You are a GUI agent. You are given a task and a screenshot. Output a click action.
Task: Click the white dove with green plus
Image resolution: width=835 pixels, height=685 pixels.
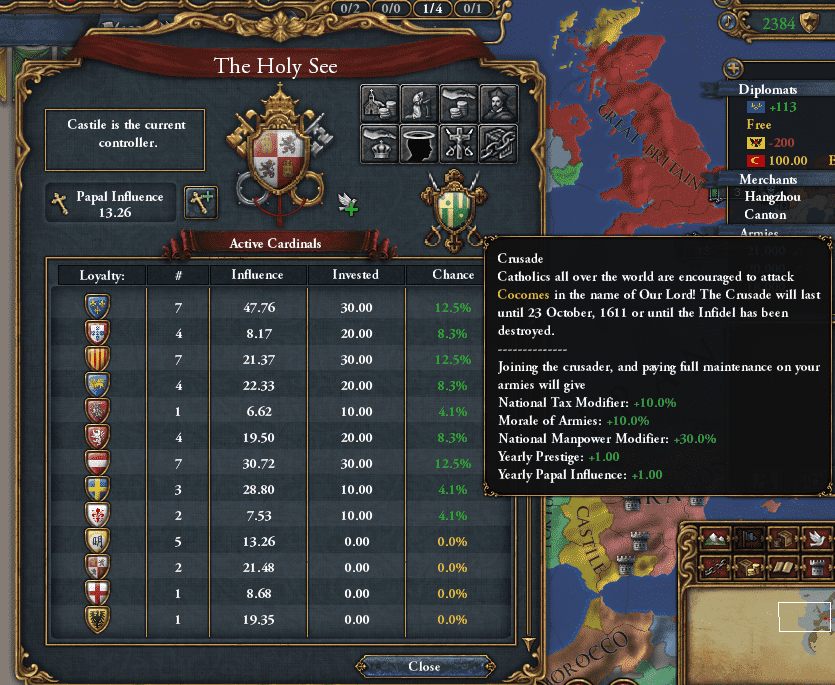click(x=348, y=204)
